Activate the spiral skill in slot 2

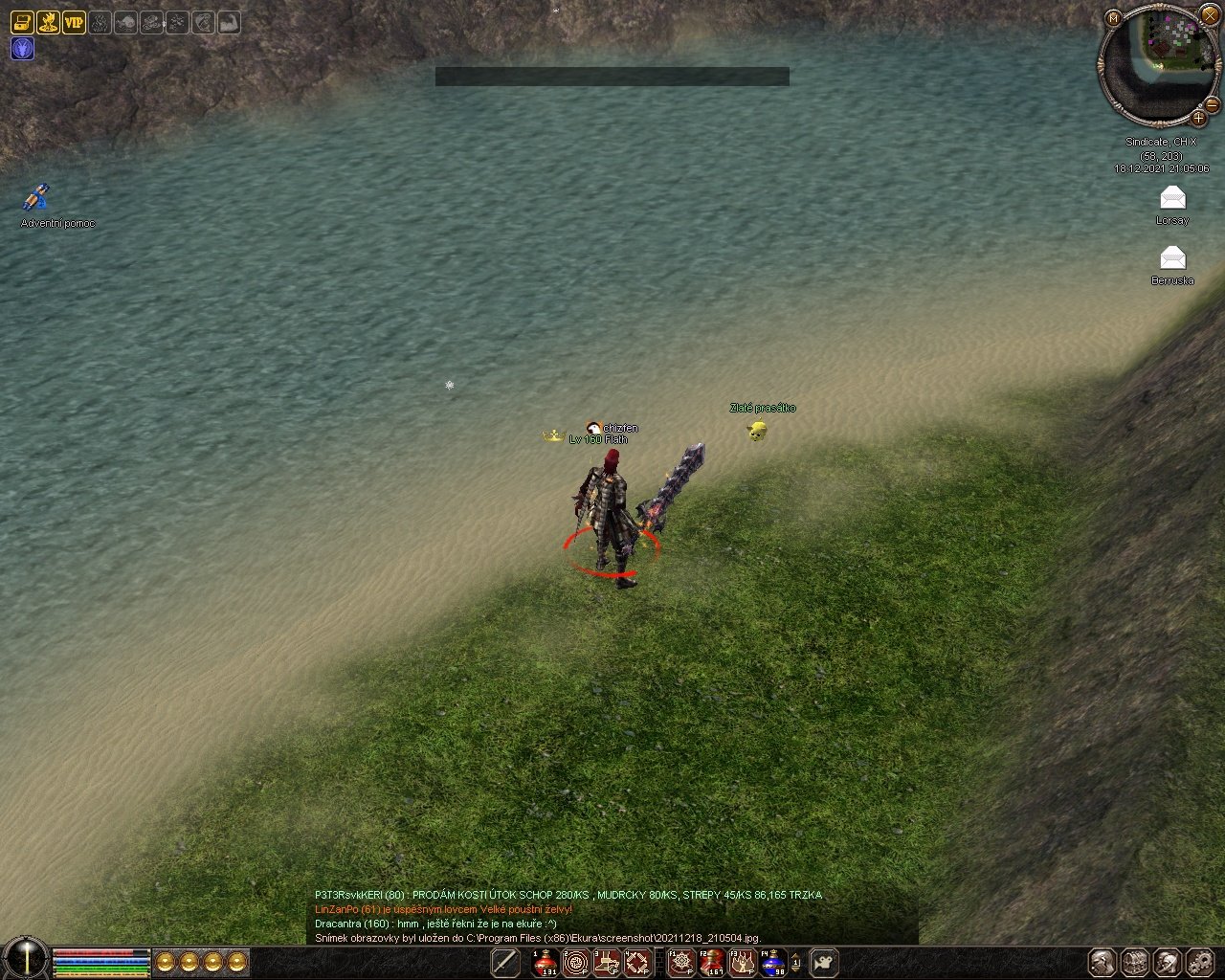[576, 963]
